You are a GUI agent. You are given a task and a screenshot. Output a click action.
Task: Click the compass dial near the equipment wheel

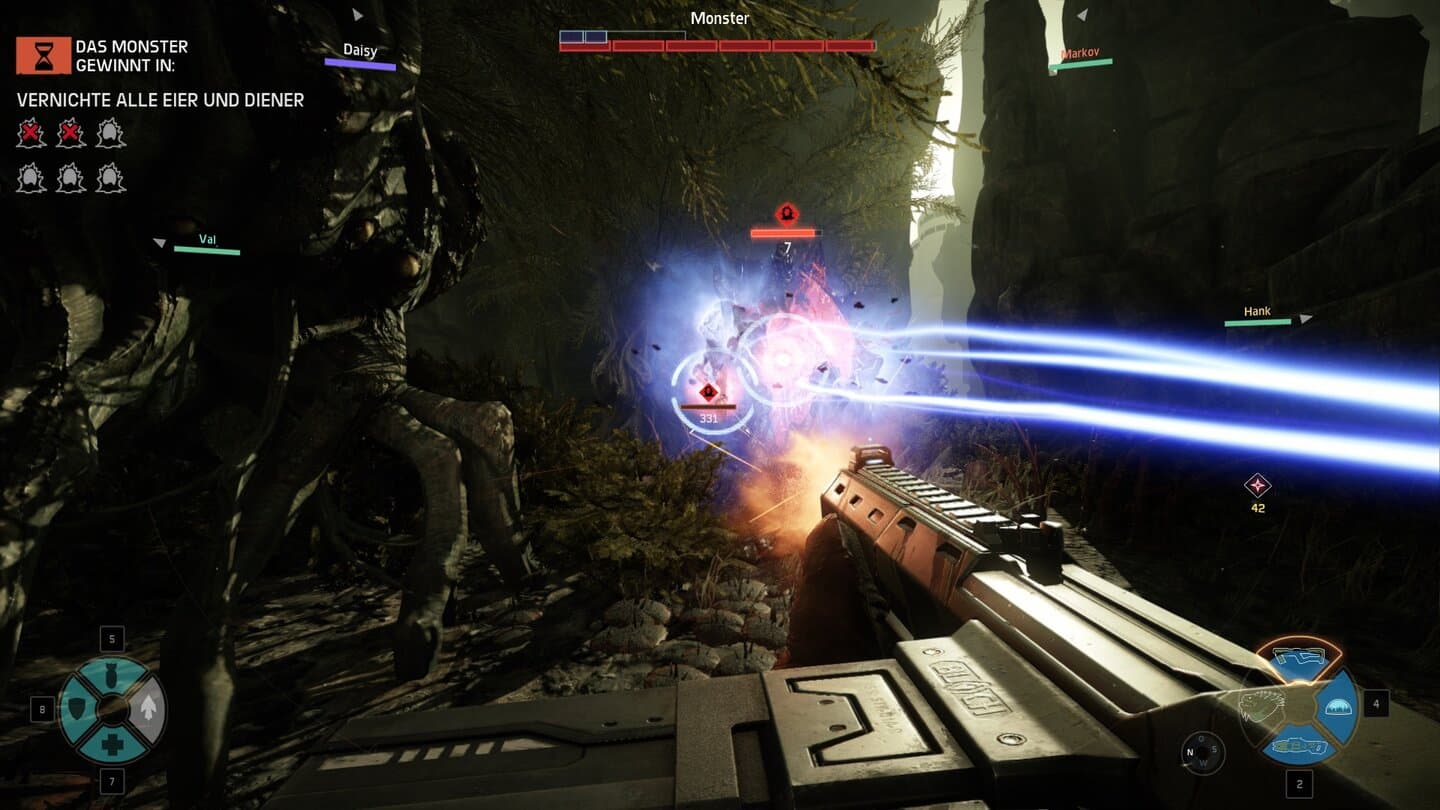(1202, 751)
